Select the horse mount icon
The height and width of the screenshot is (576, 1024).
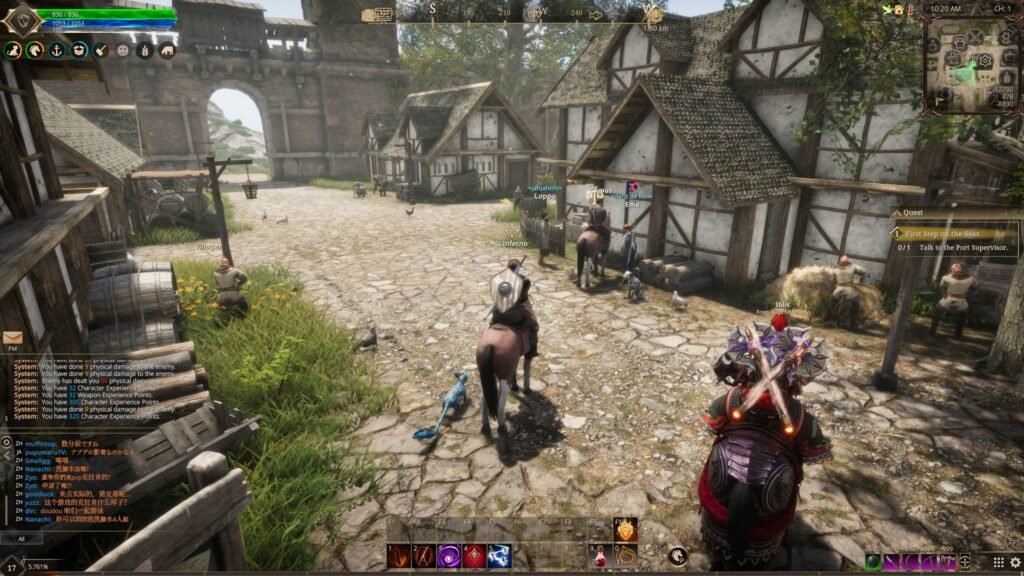click(35, 49)
